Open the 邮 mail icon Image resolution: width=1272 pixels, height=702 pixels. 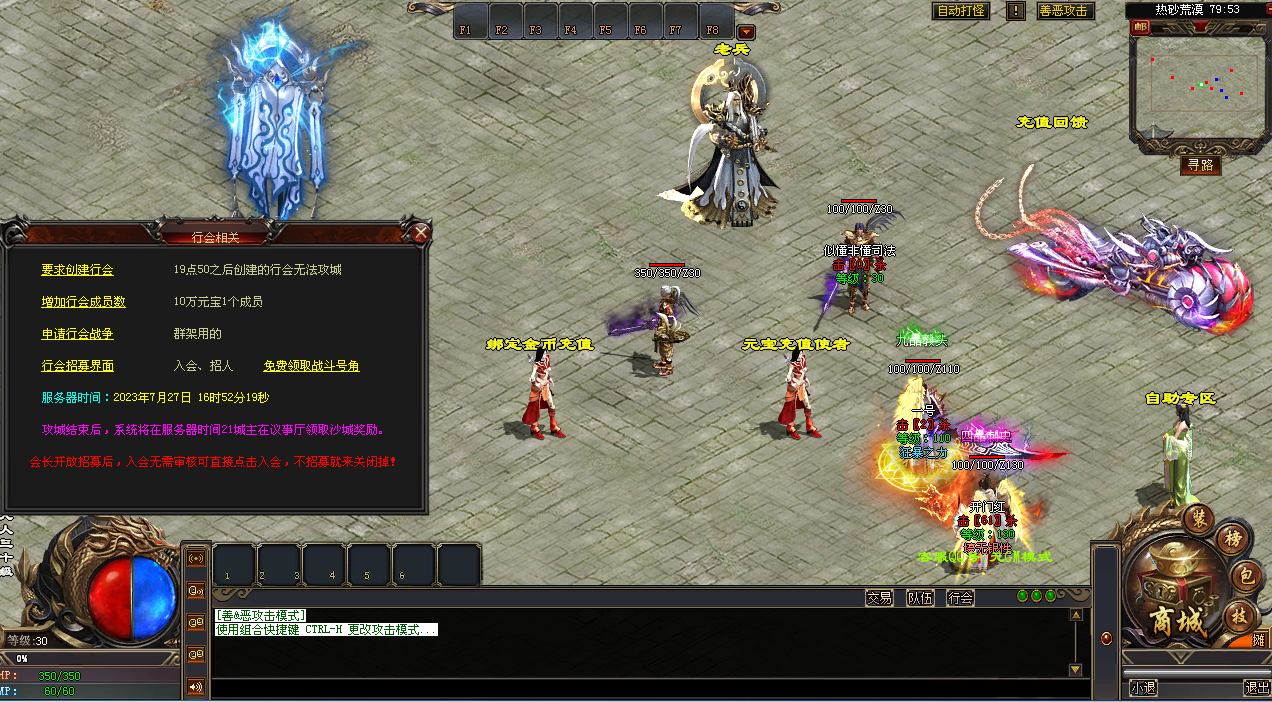coord(1140,28)
